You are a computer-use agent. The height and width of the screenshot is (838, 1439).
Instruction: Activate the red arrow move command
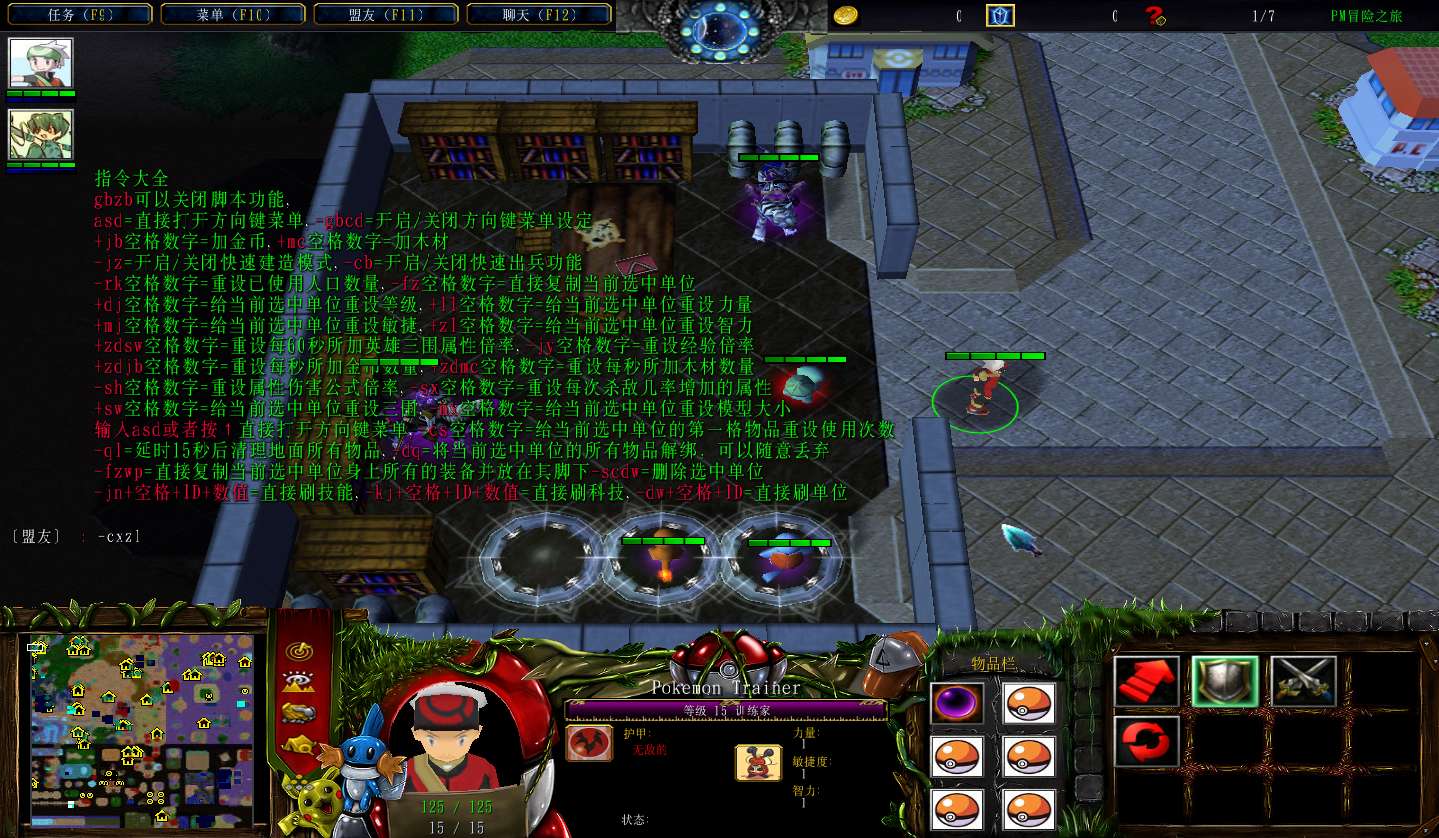1146,681
